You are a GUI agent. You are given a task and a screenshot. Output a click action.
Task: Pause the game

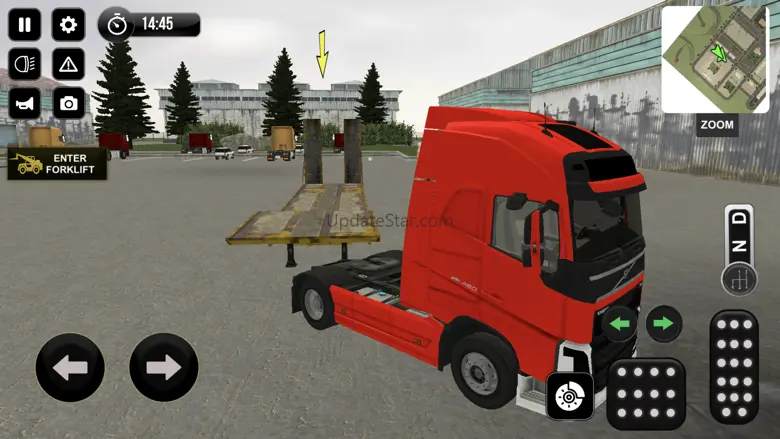pos(24,24)
